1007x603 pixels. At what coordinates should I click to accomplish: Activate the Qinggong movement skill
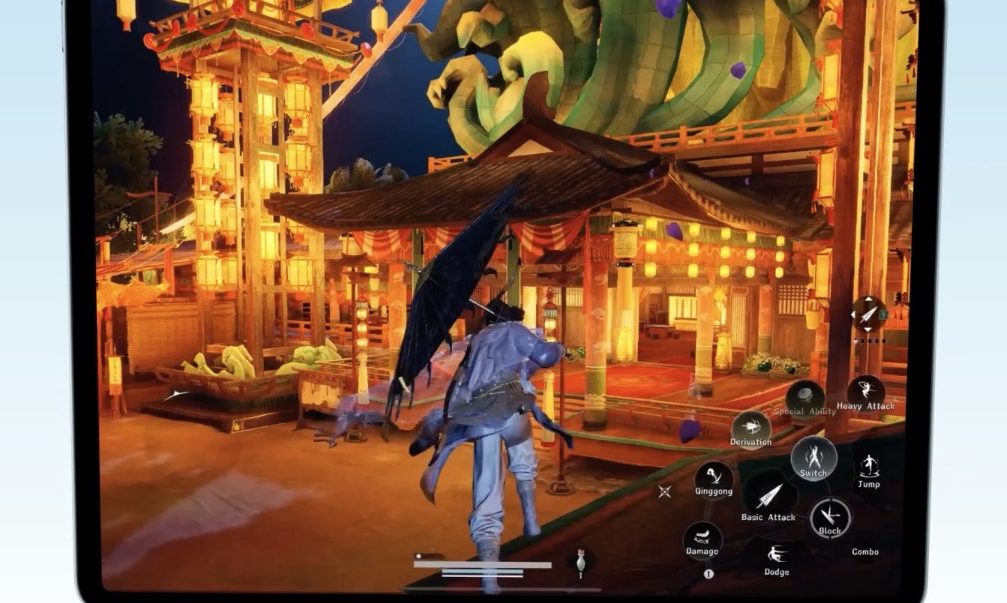click(x=714, y=476)
